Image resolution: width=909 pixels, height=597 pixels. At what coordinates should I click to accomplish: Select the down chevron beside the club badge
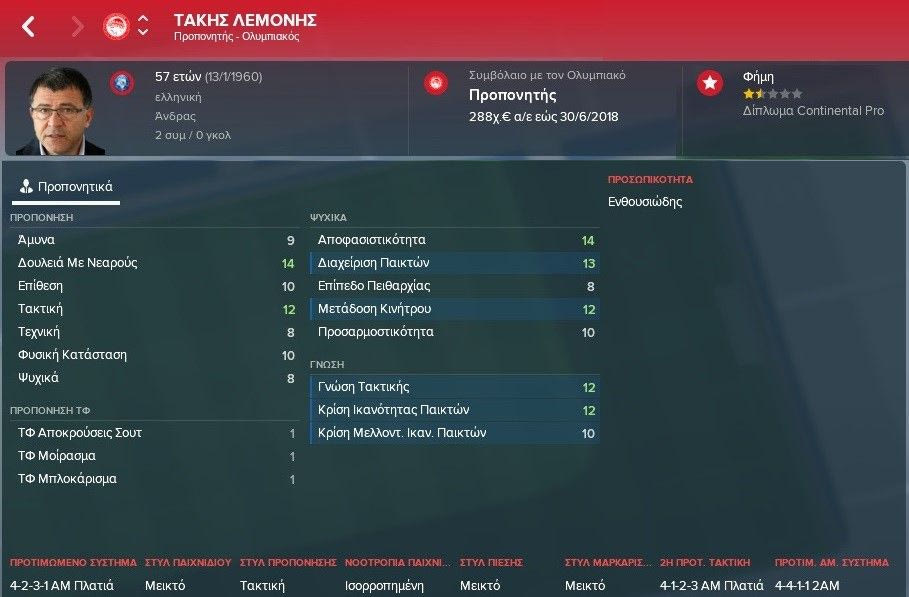click(143, 33)
